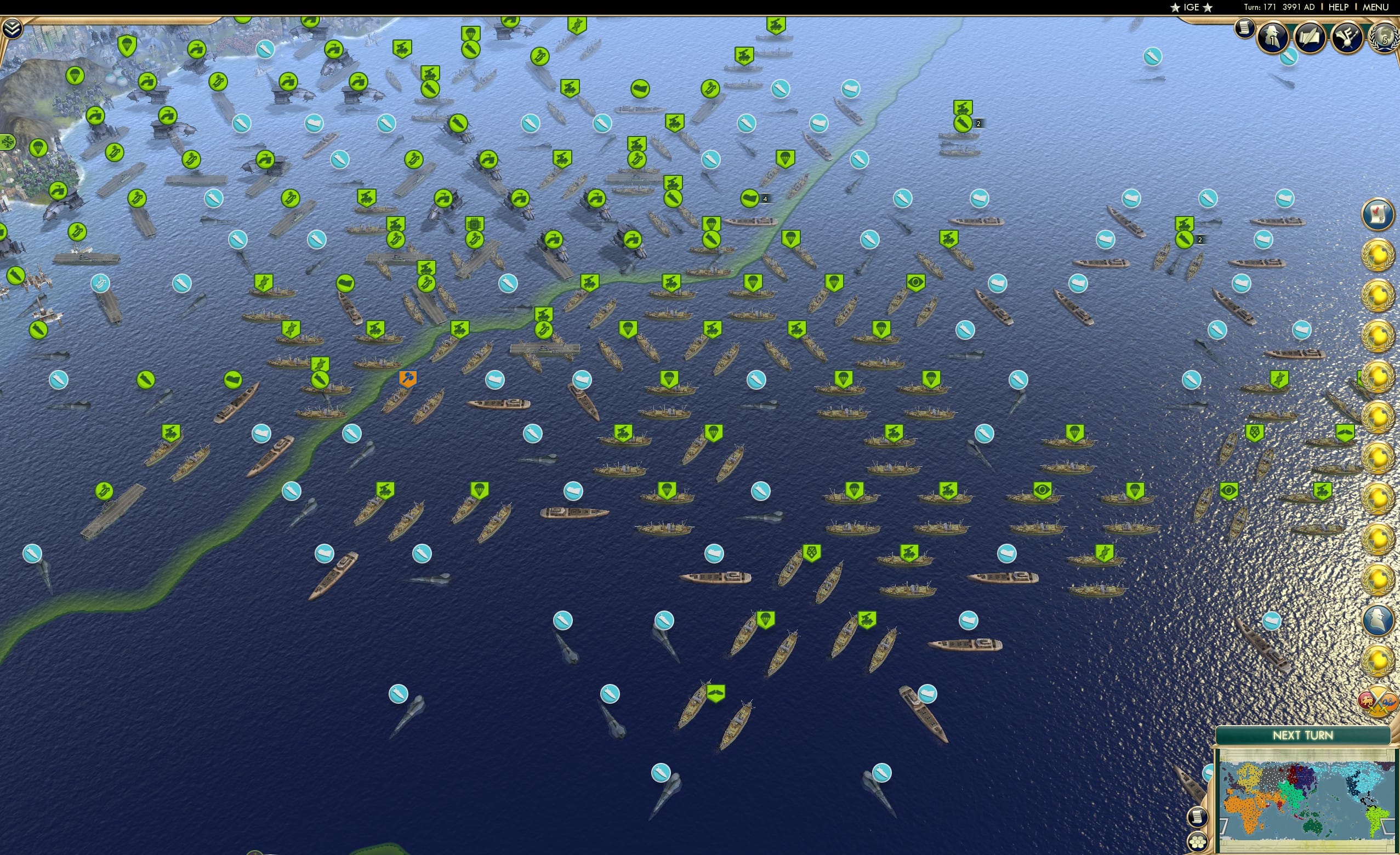This screenshot has height=855, width=1400.
Task: Expand the unit stack badge showing 4
Action: [765, 199]
